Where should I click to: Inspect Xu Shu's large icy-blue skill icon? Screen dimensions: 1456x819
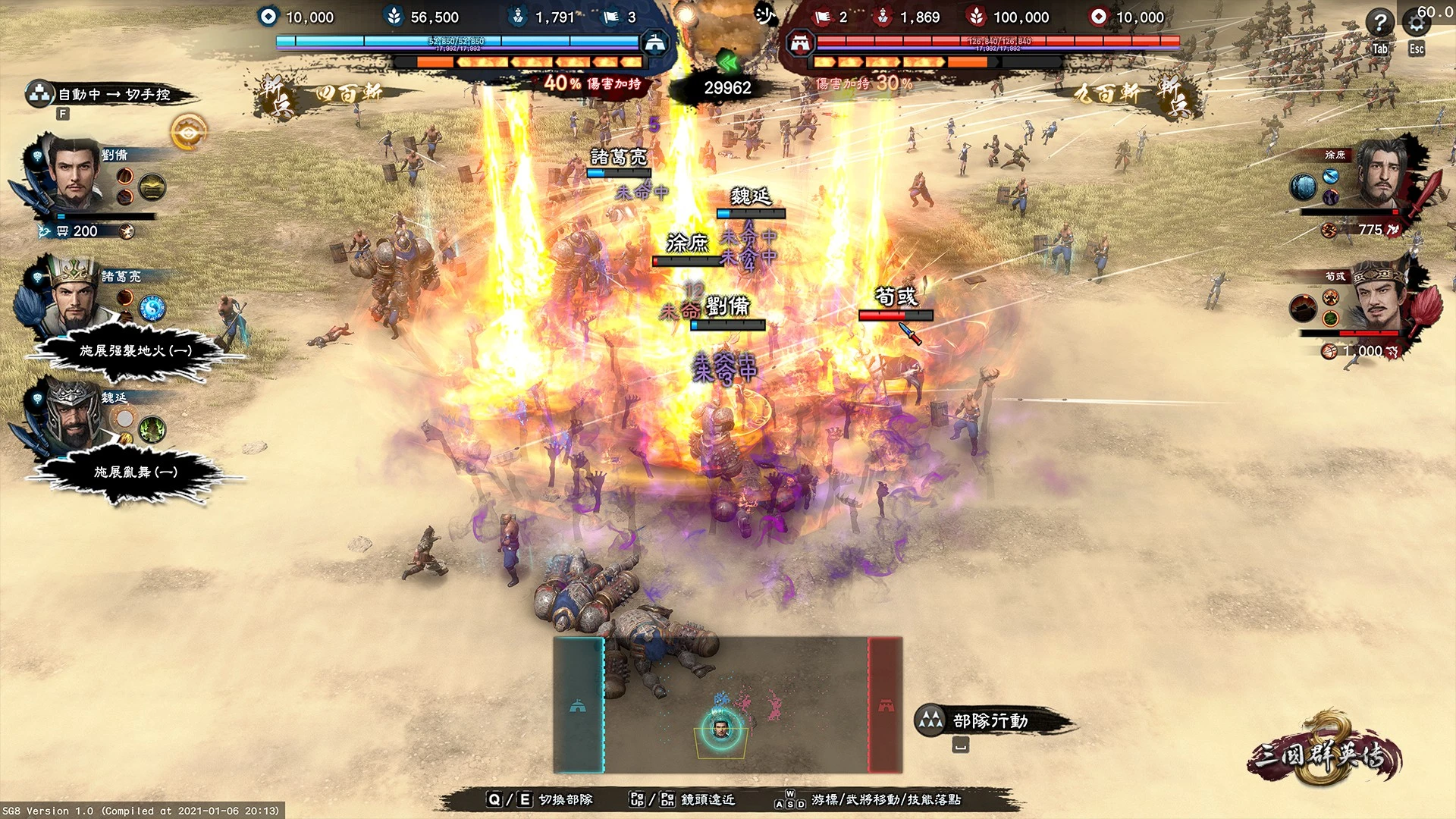click(x=1304, y=187)
